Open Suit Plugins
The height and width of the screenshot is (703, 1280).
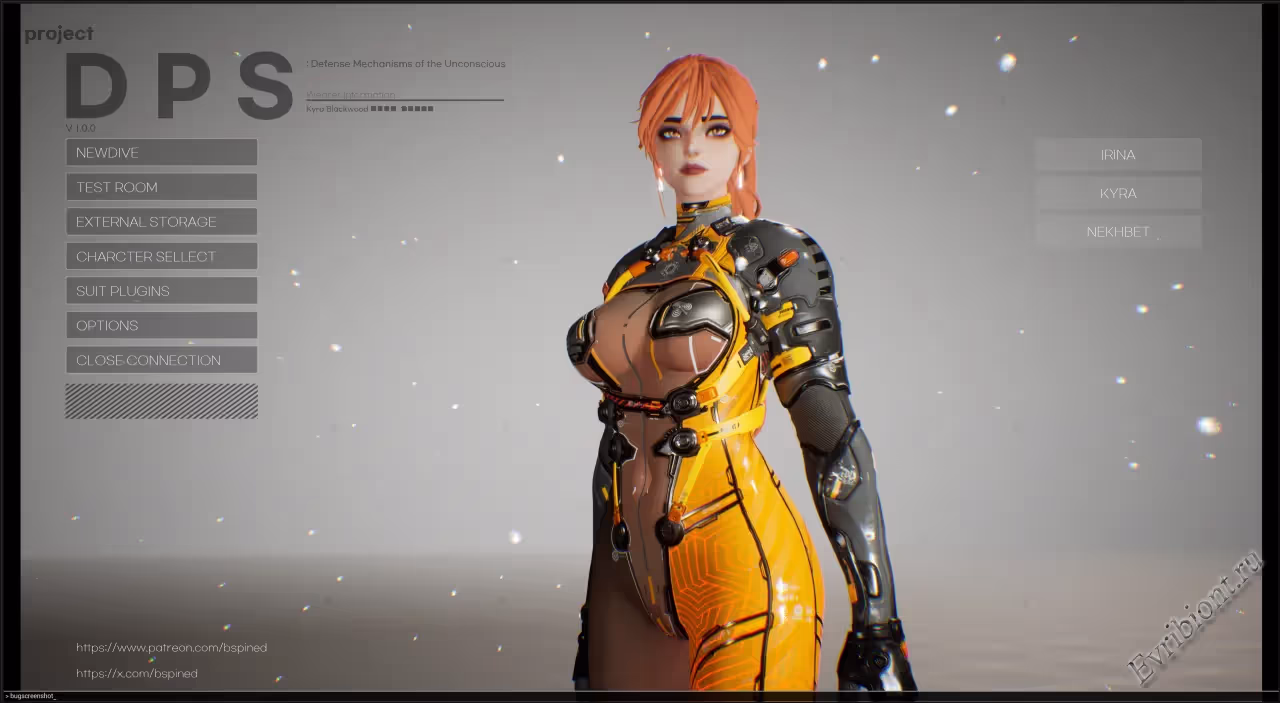pyautogui.click(x=161, y=291)
